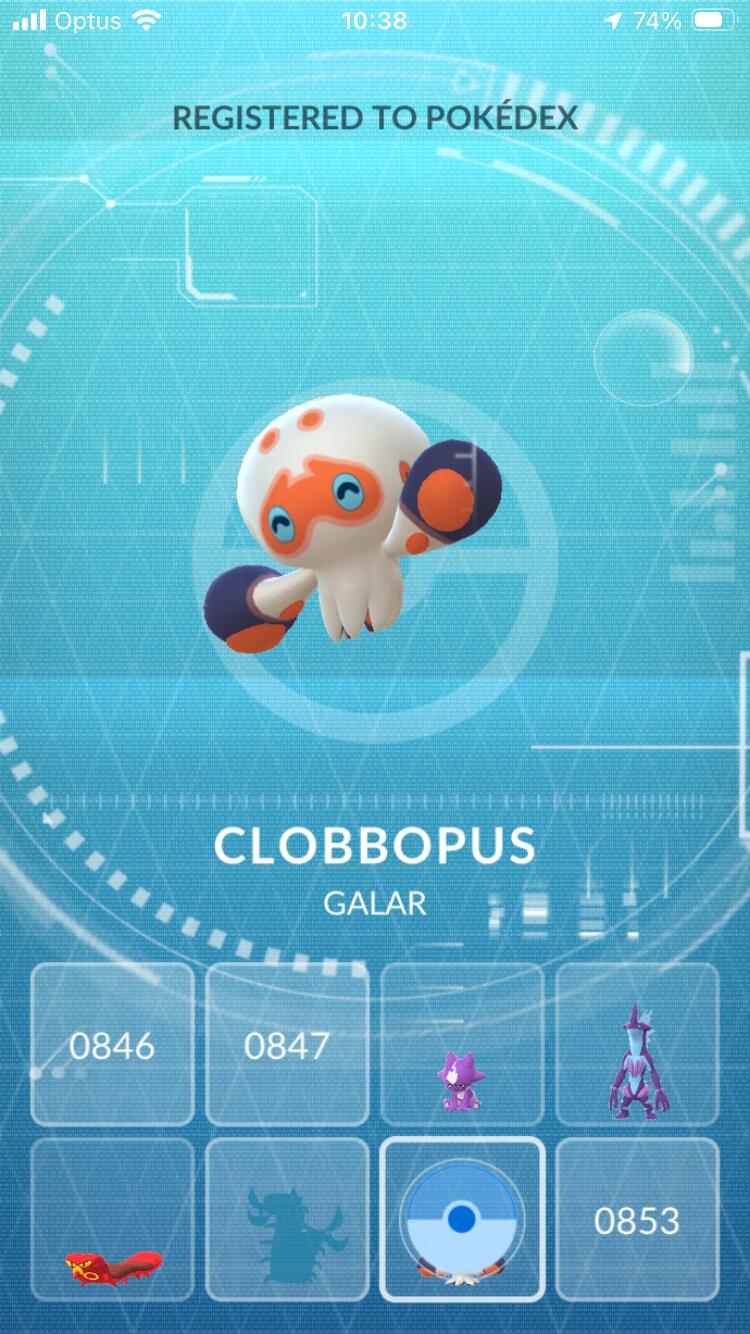Open Pokédex entry number 0853
Viewport: 750px width, 1334px height.
click(x=637, y=1220)
